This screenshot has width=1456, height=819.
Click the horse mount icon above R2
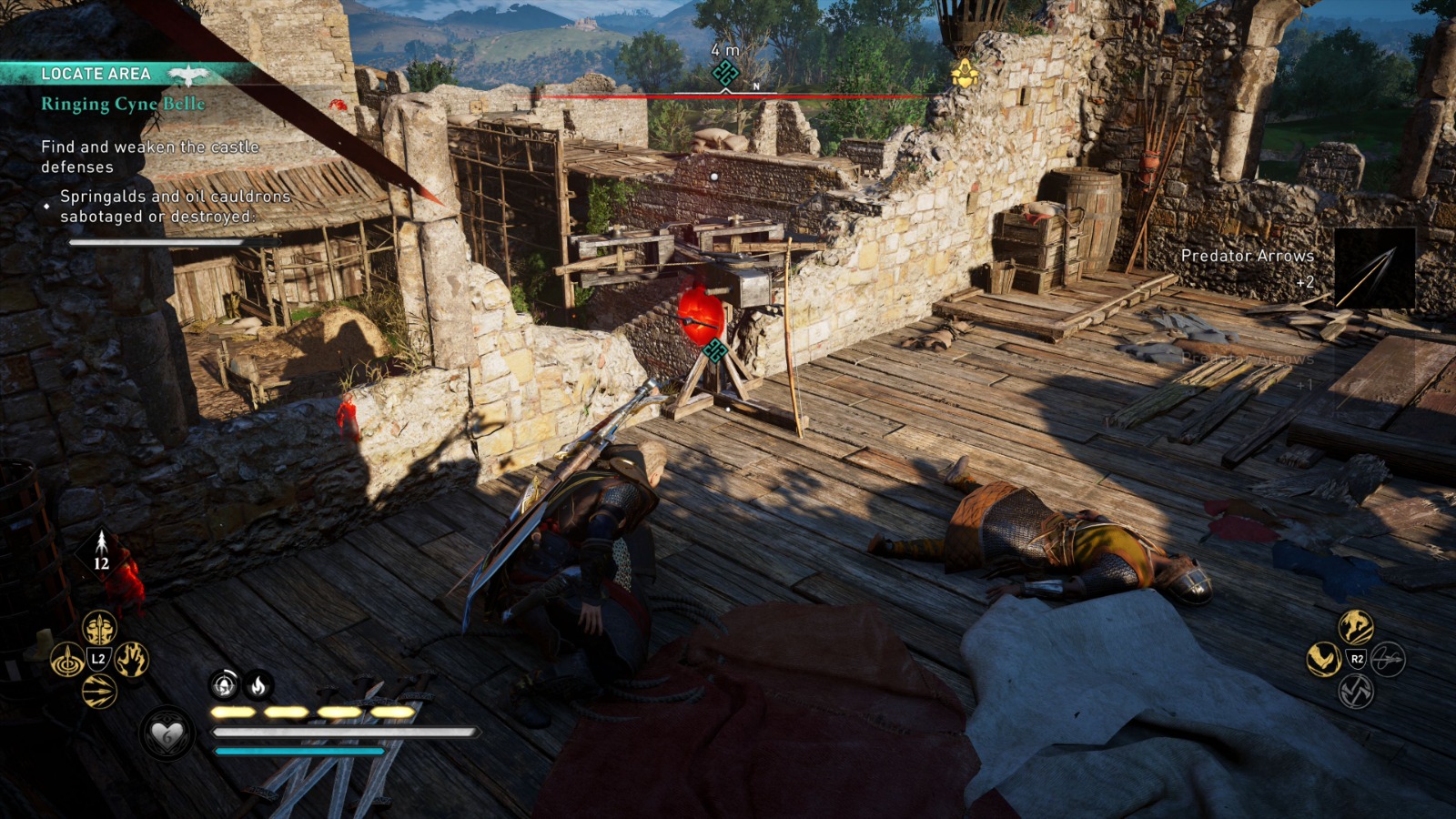1356,629
